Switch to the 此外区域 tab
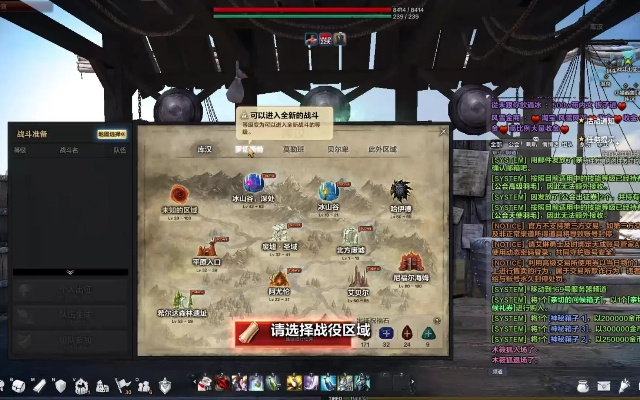The image size is (640, 400). [382, 149]
